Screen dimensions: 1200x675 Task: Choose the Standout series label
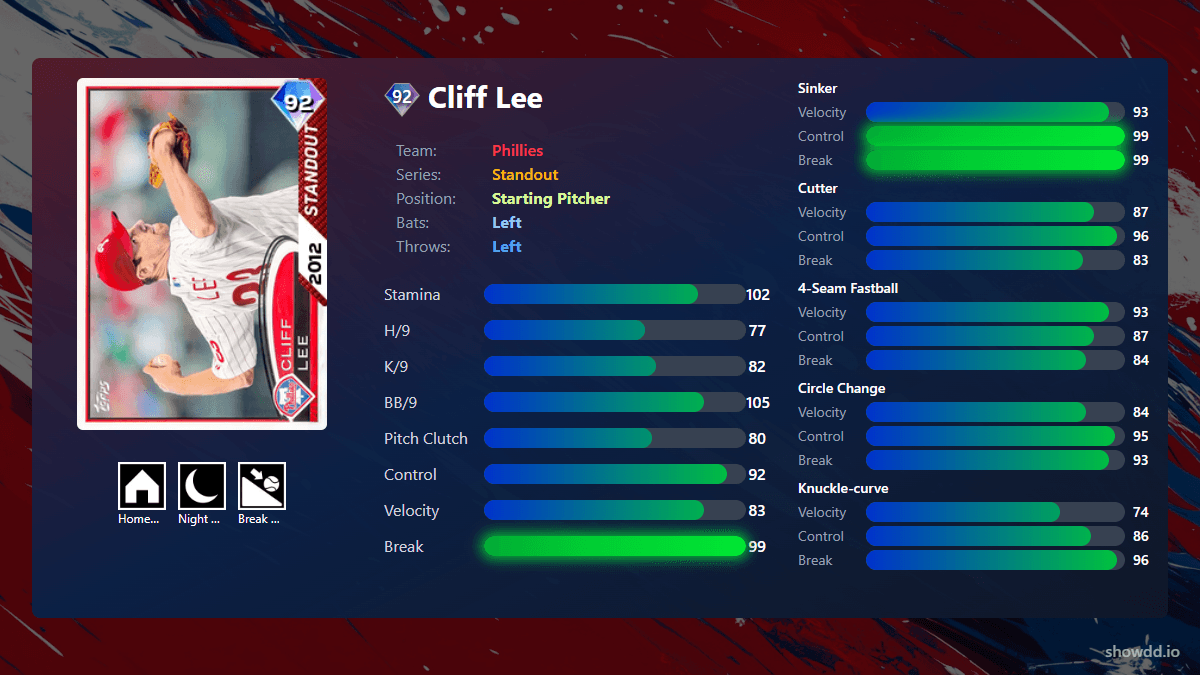coord(525,174)
